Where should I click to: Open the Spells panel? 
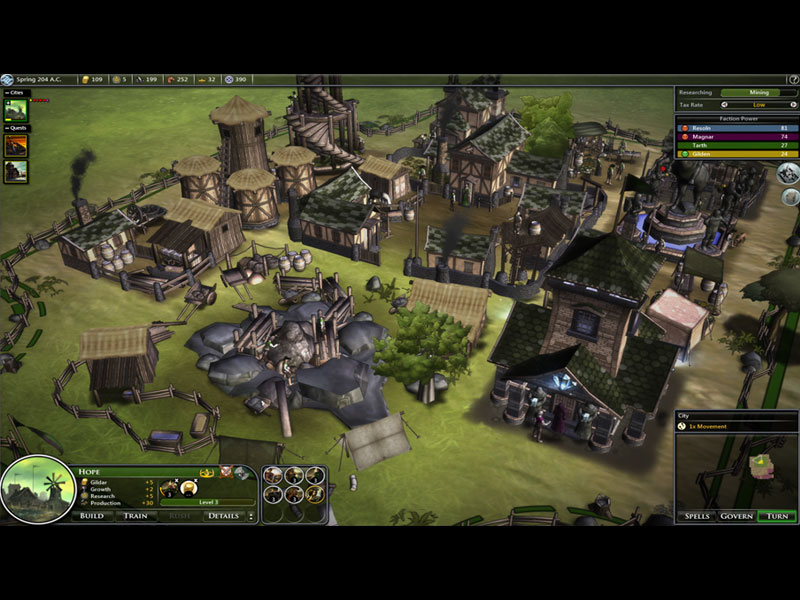[x=697, y=516]
